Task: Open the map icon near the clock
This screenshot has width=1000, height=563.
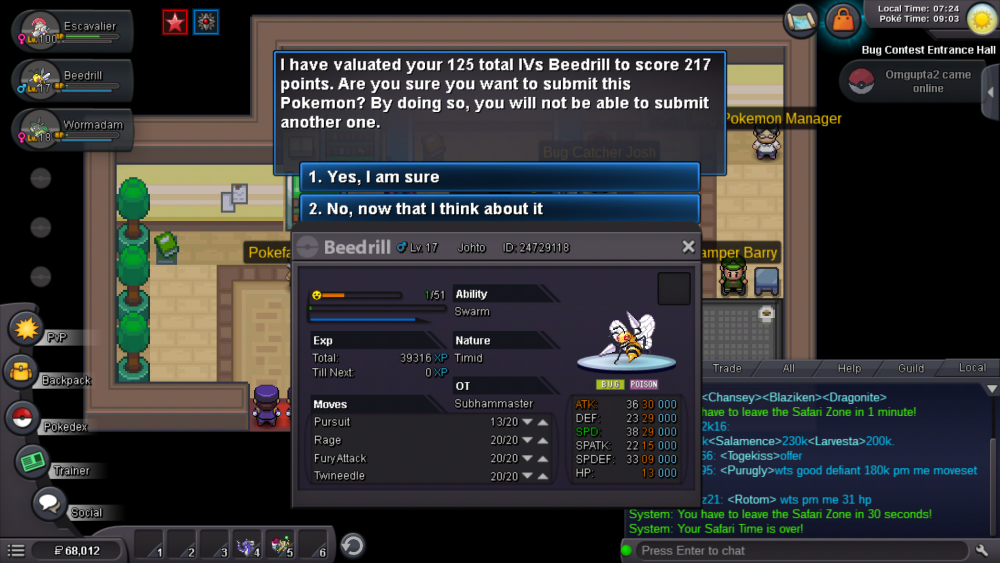Action: point(801,19)
